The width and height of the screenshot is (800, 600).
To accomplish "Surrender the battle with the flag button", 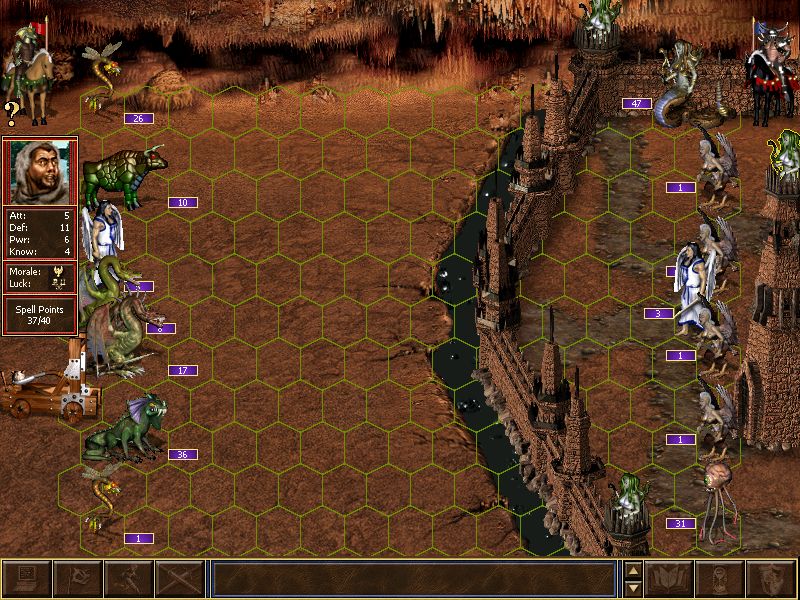I will [77, 578].
